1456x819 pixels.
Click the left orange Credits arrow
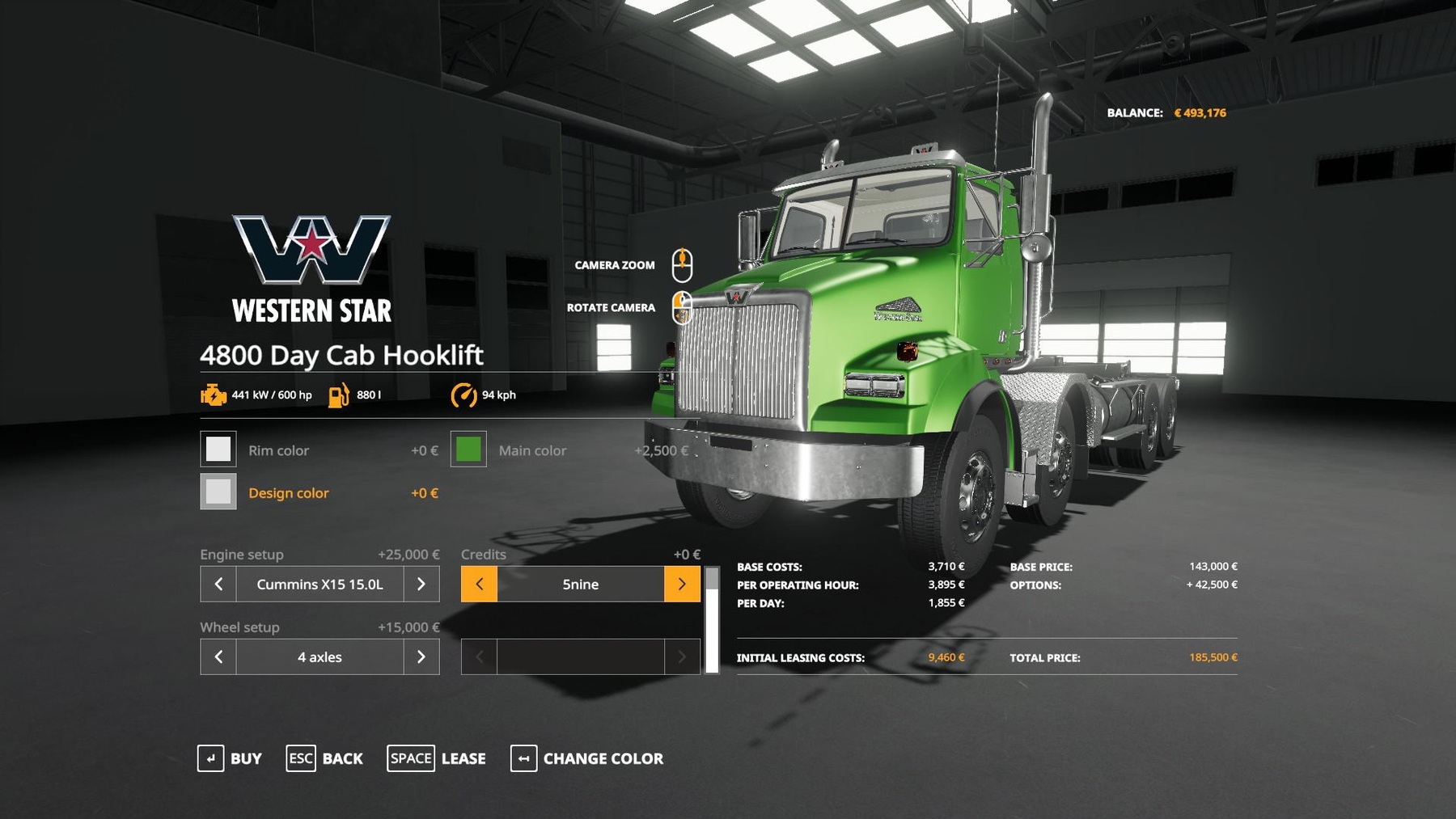click(x=479, y=584)
